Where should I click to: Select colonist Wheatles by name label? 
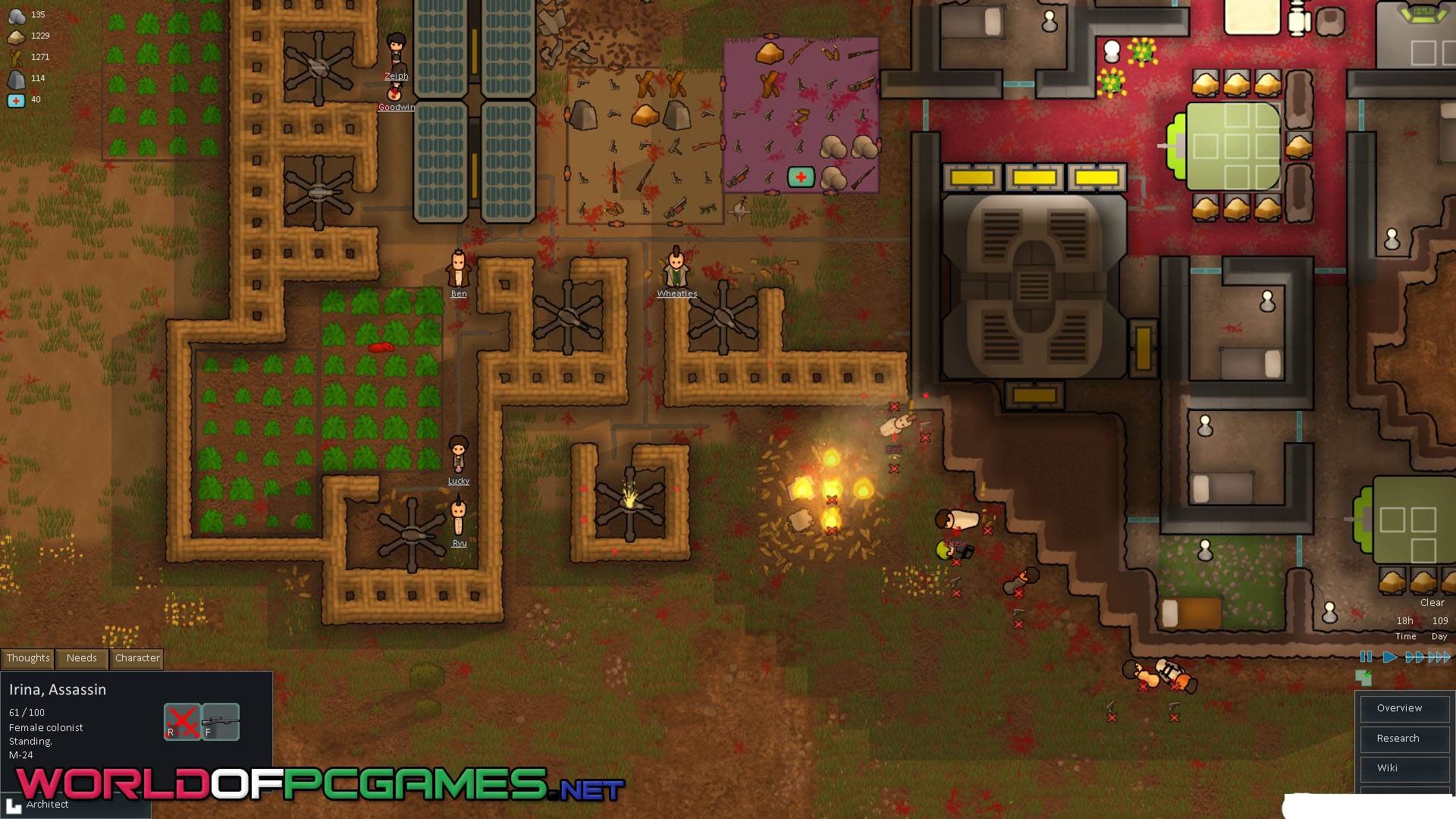[677, 293]
